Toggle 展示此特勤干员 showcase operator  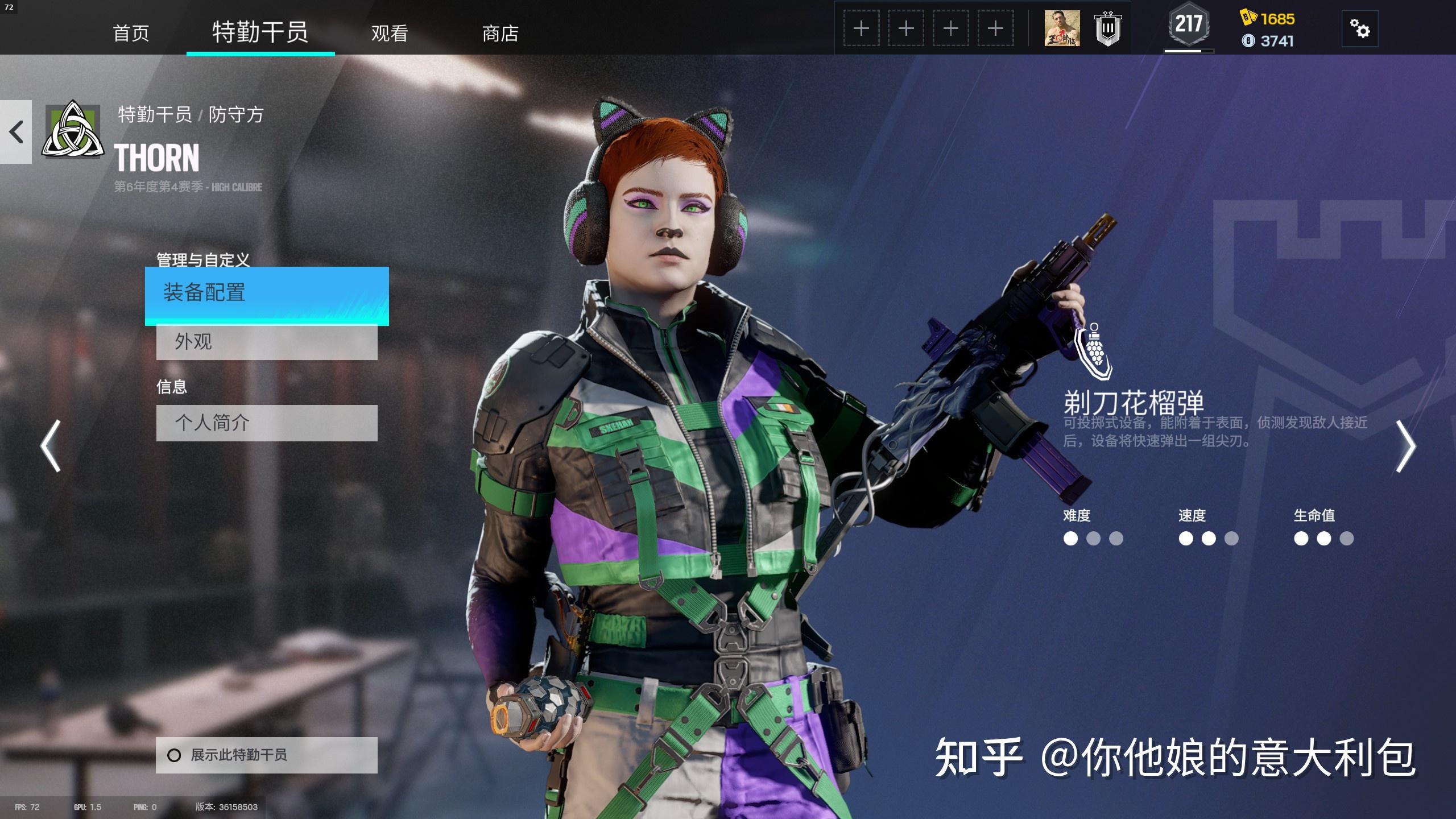267,755
